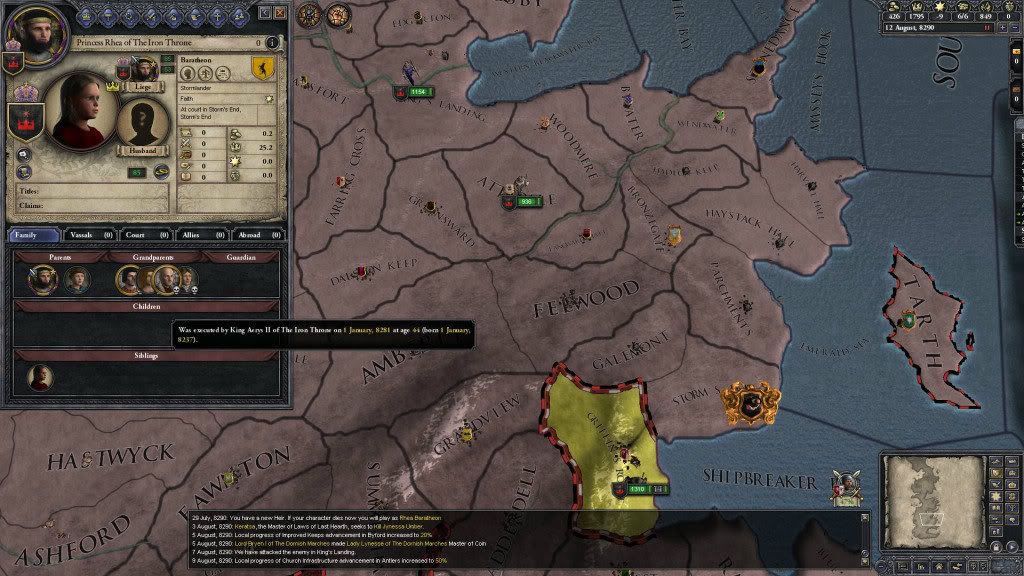Select the sibling portrait under Siblings
This screenshot has height=576, width=1024.
[x=41, y=377]
